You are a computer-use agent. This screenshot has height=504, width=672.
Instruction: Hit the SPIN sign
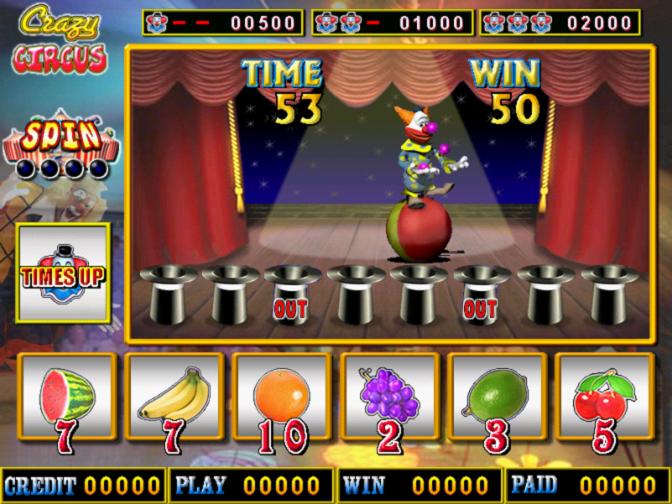[x=61, y=138]
